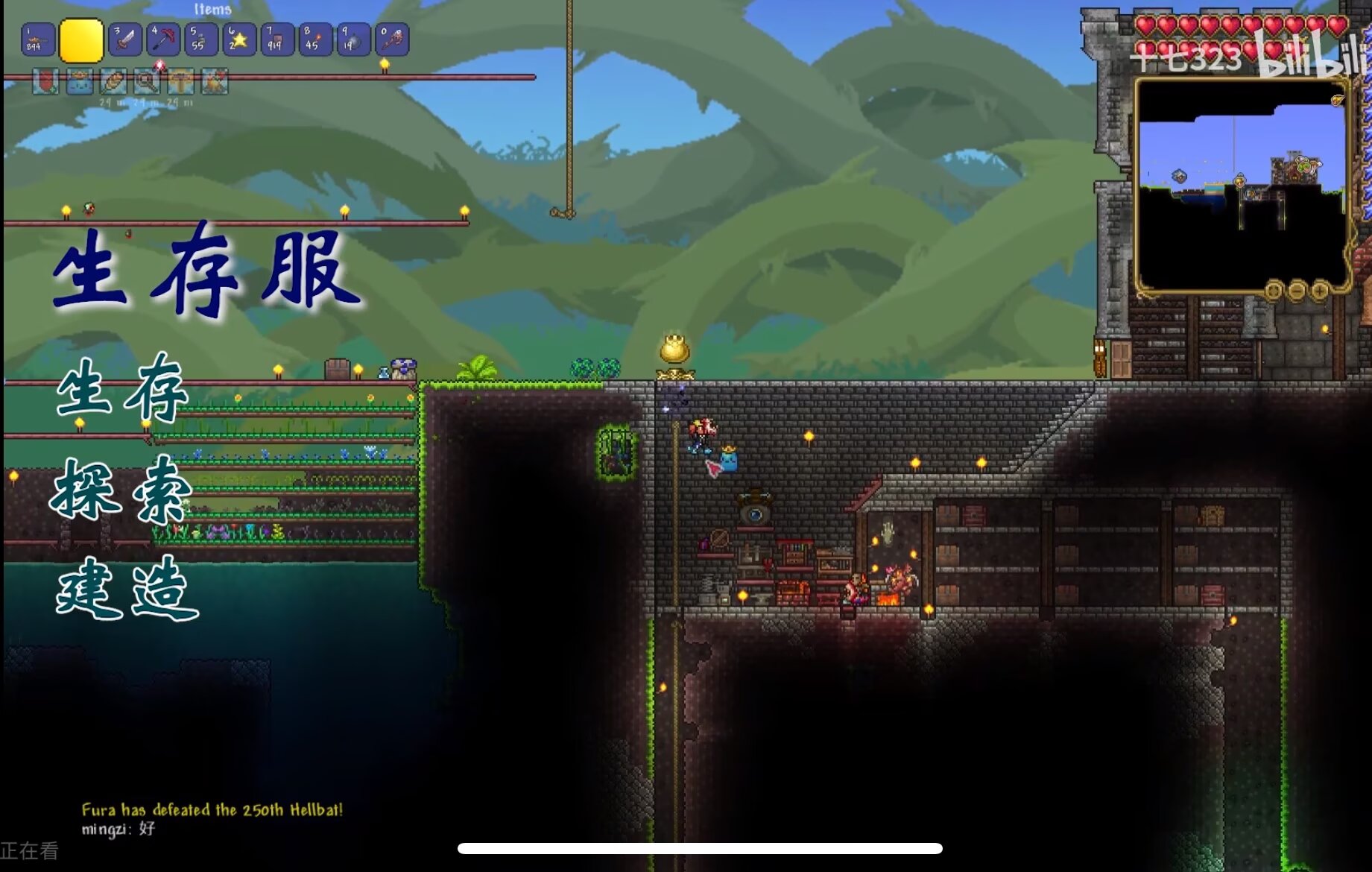Reset minimap zoom with the leftmost round button
Image resolution: width=1372 pixels, height=872 pixels.
coord(1273,290)
